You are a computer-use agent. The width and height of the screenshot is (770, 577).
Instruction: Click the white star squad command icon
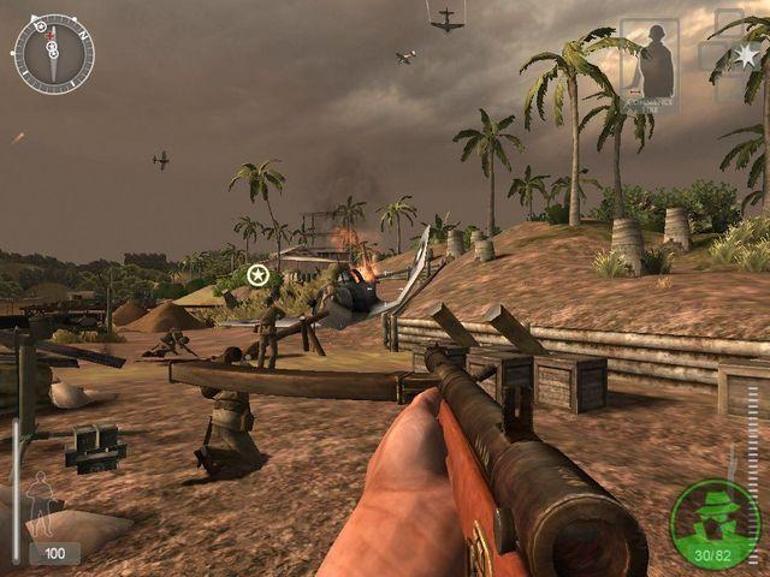pos(745,57)
